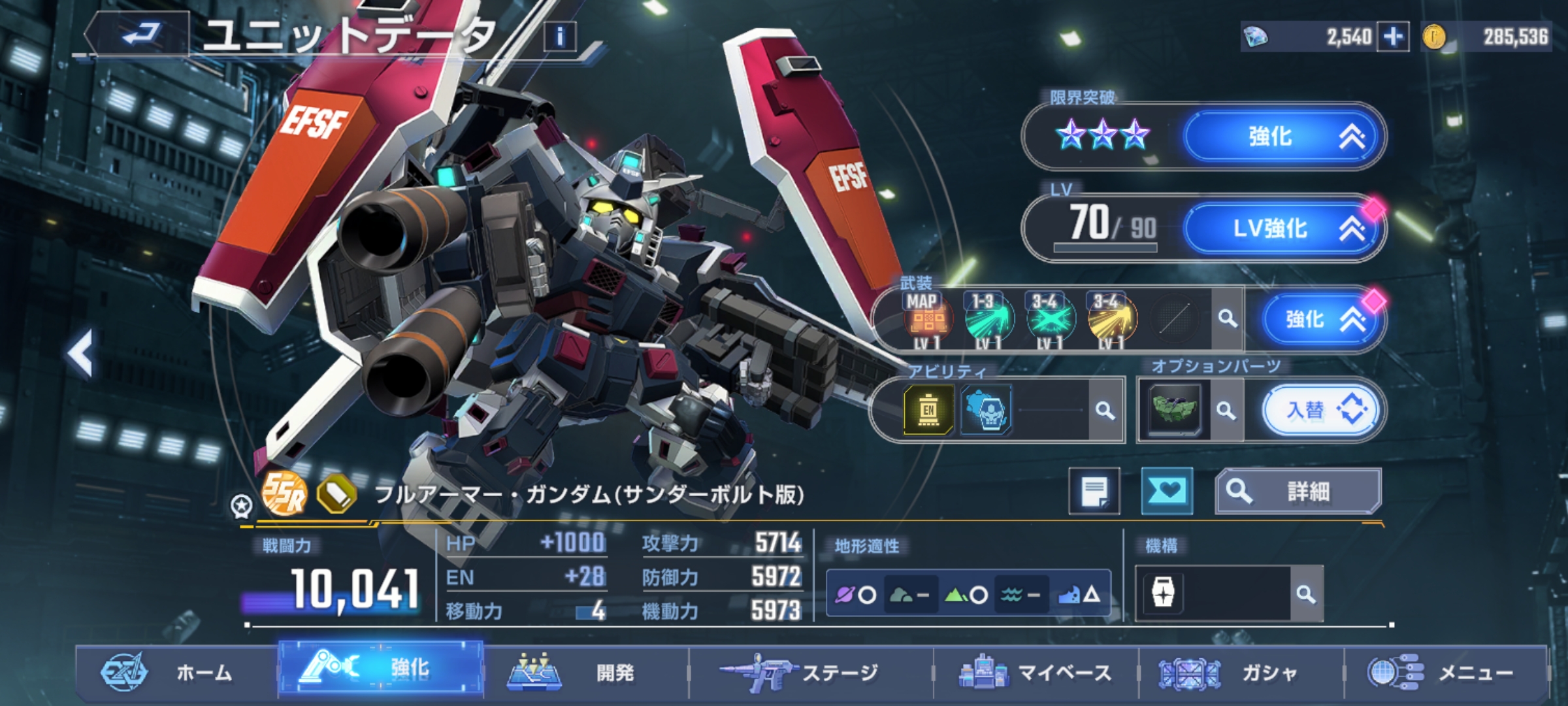Swap option parts with 入替 button
The width and height of the screenshot is (1568, 706).
click(x=1321, y=410)
